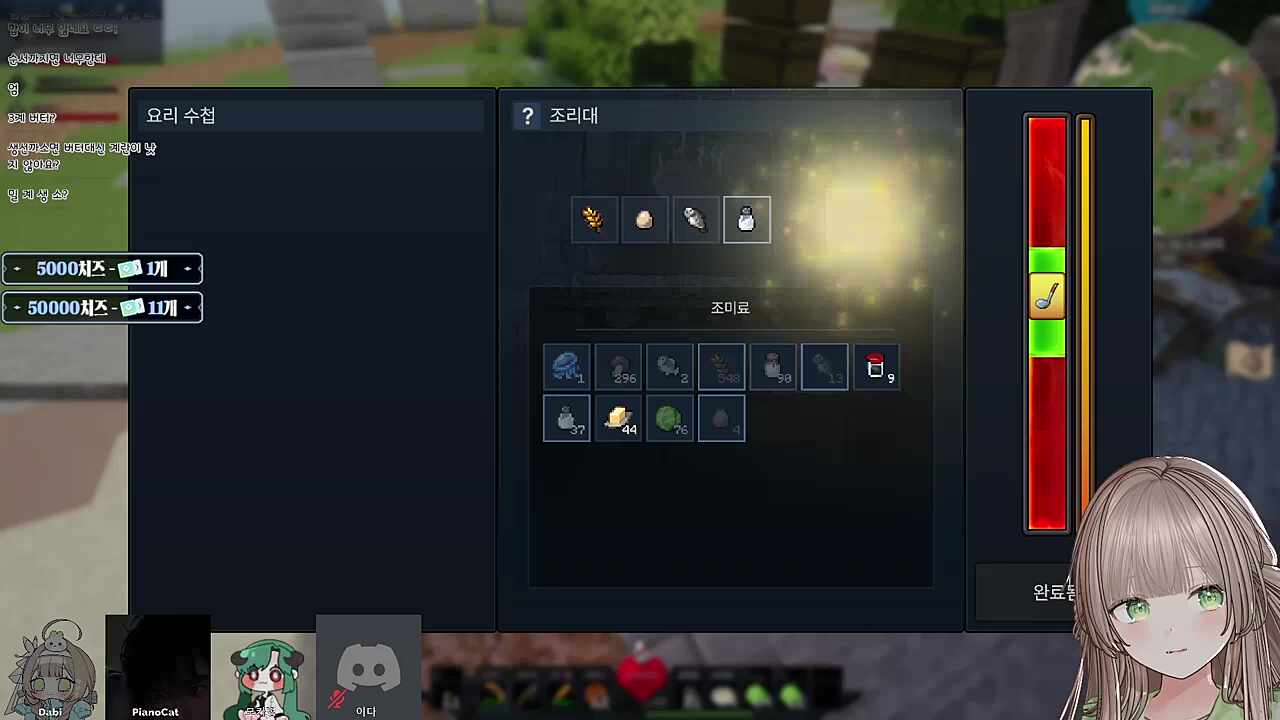This screenshot has width=1280, height=720.
Task: Click the red jar seasoning showing 9
Action: pyautogui.click(x=876, y=366)
